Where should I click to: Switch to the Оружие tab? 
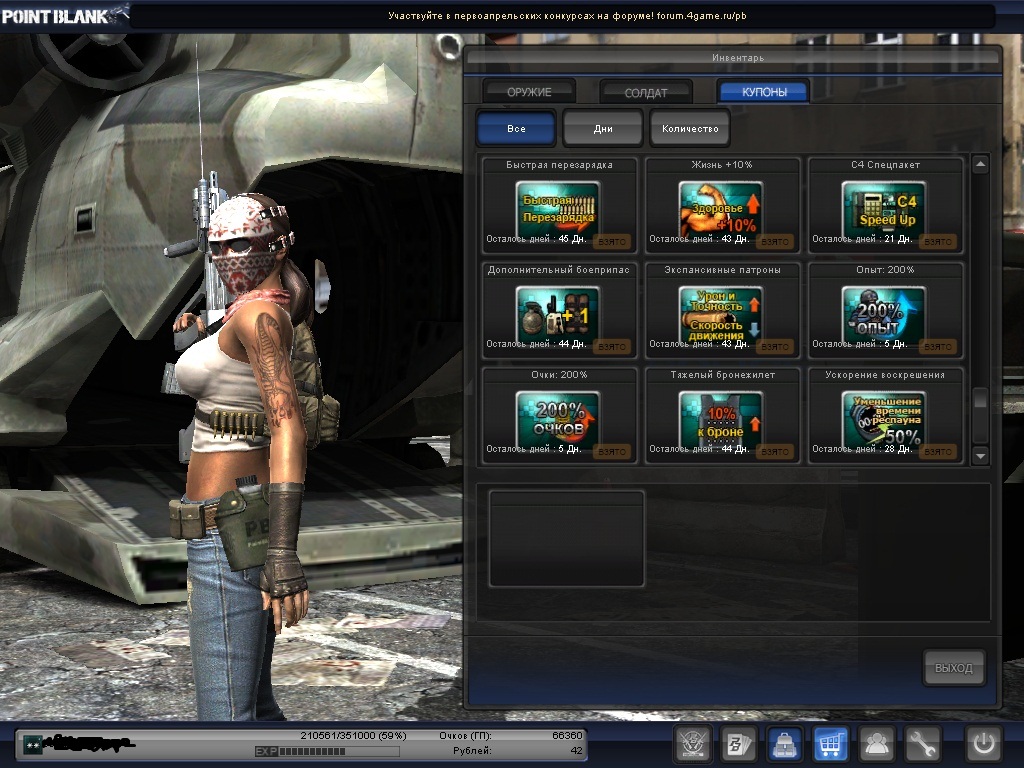coord(529,92)
